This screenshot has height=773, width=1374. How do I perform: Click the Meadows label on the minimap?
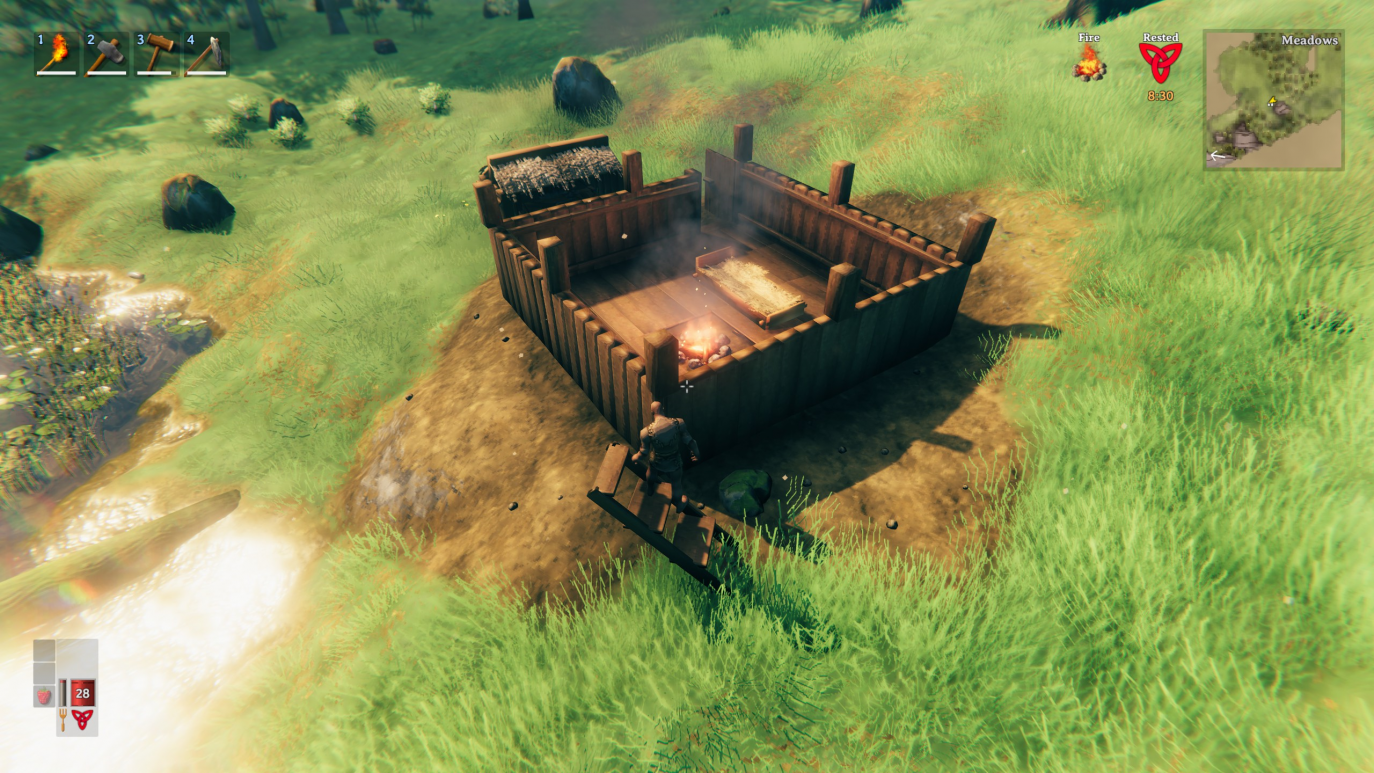coord(1308,41)
